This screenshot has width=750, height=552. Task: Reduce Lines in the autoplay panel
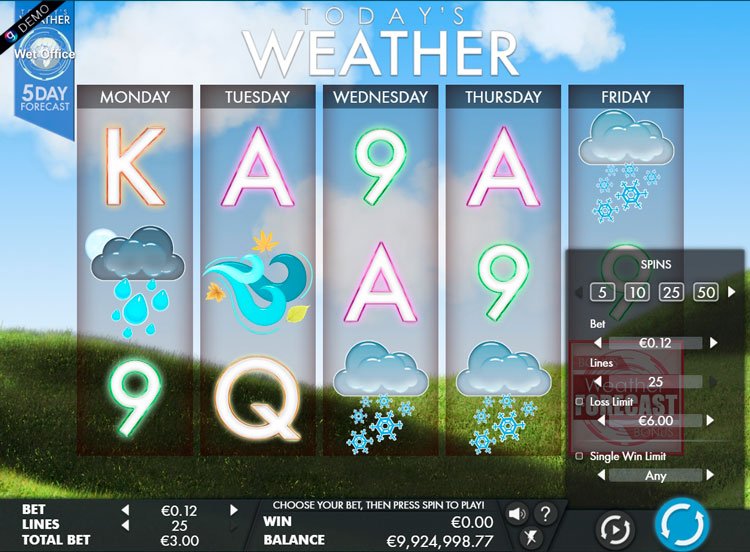tap(599, 381)
